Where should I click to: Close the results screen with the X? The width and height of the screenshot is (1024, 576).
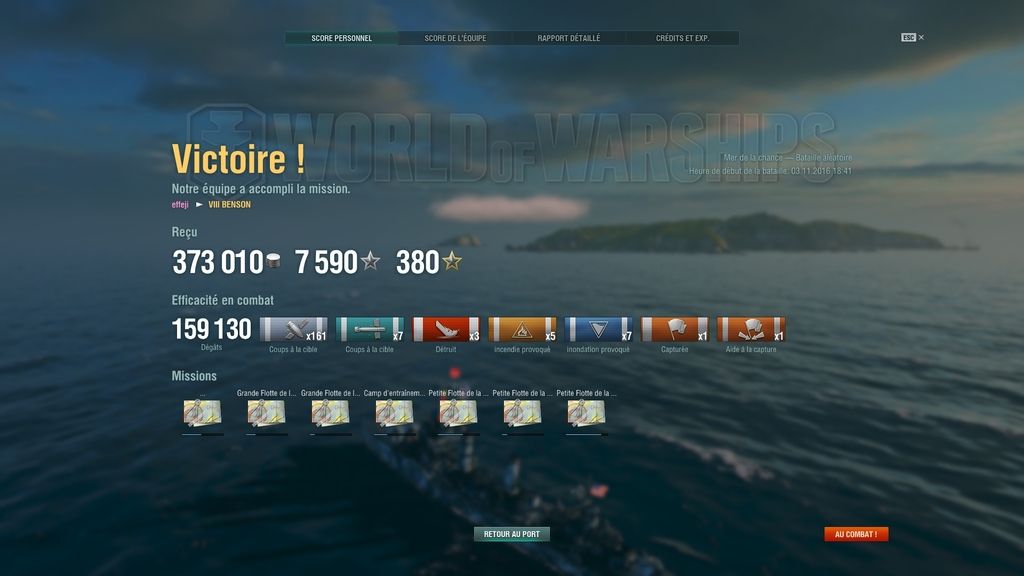click(x=921, y=38)
